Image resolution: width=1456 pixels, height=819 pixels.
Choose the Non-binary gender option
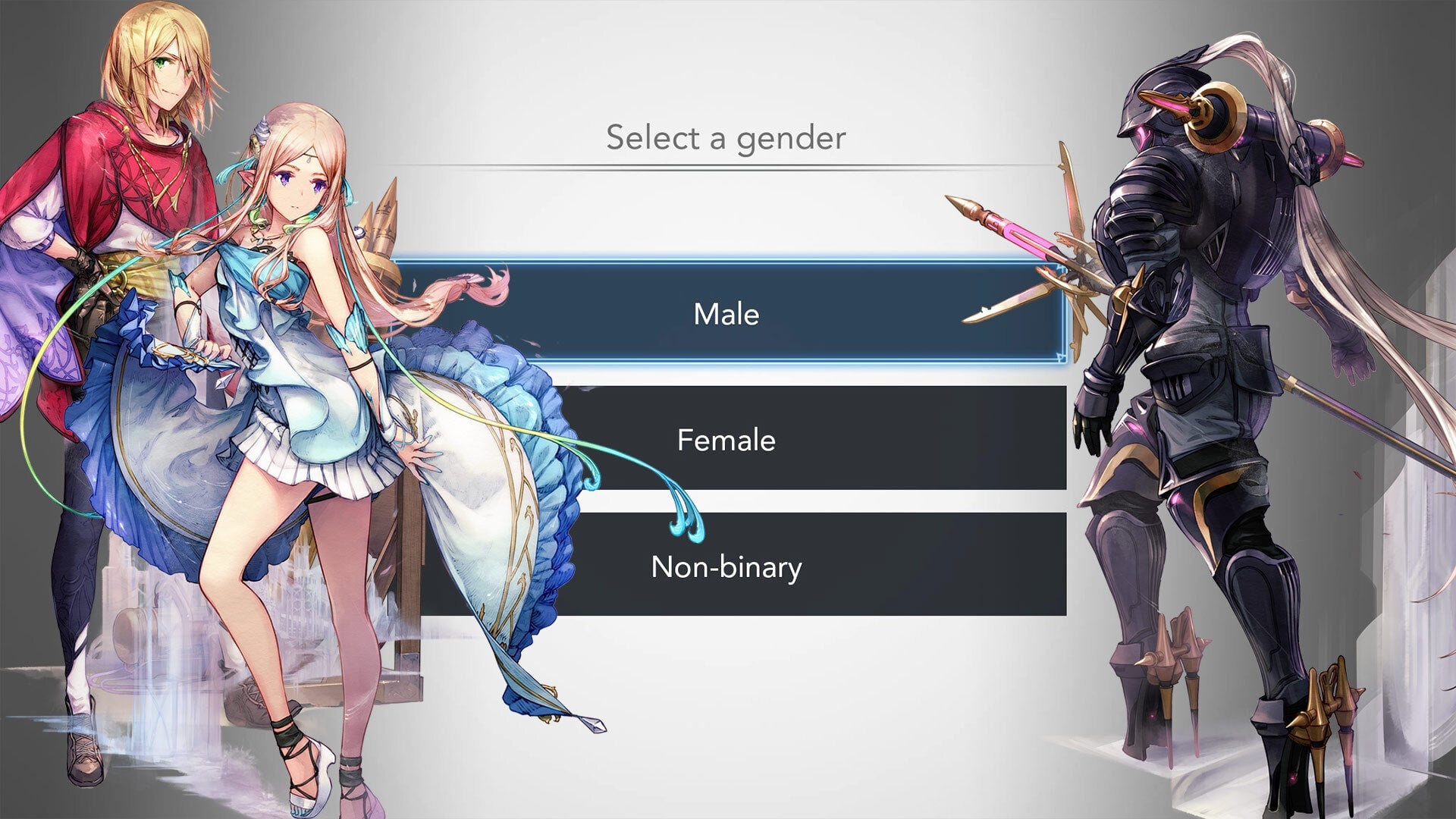tap(728, 566)
